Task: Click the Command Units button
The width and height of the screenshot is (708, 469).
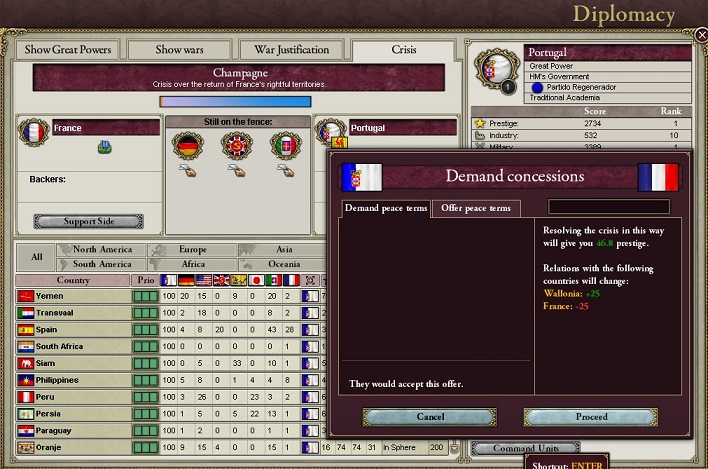Action: coord(510,449)
